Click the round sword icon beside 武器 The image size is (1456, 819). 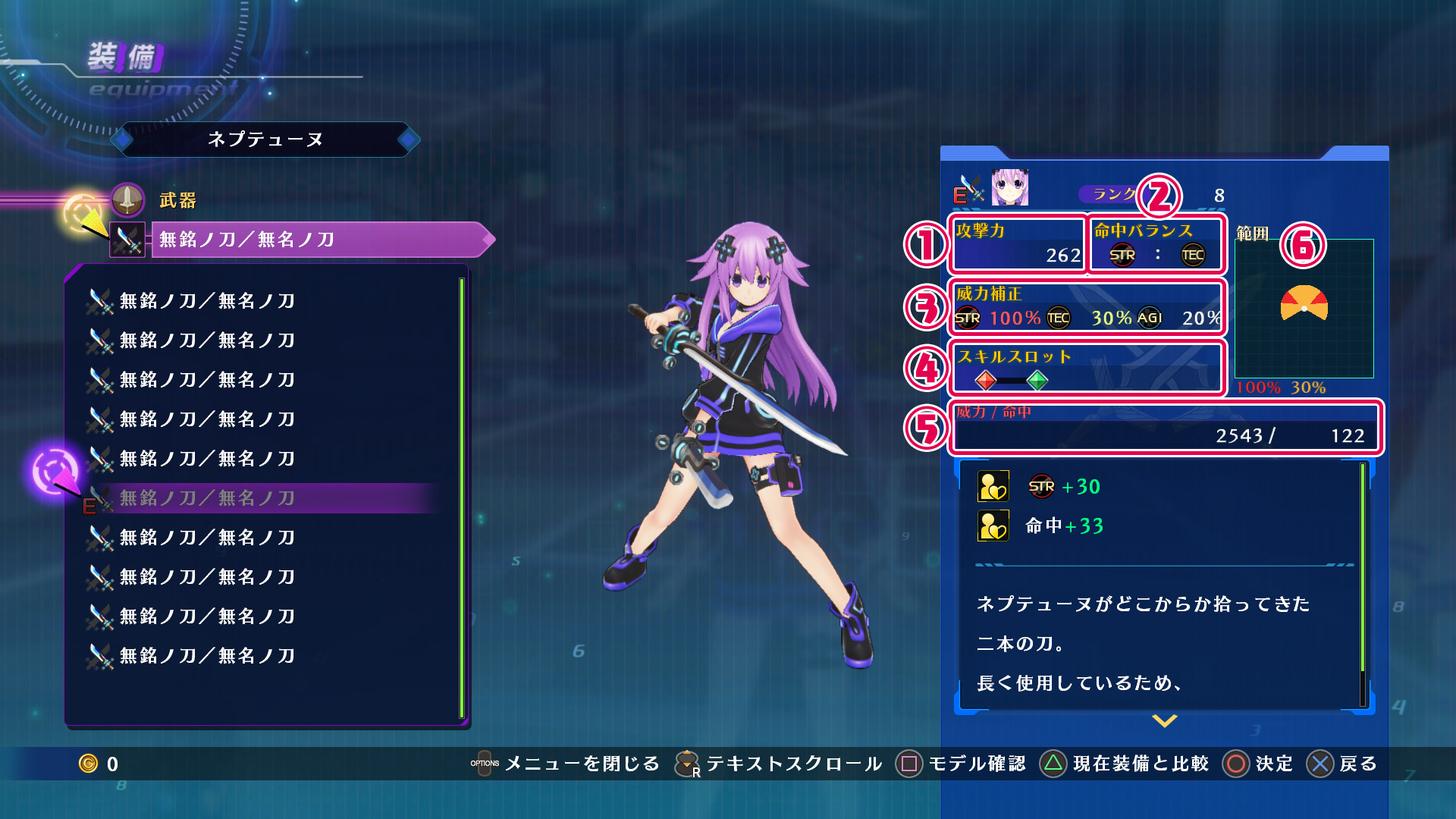coord(127,199)
